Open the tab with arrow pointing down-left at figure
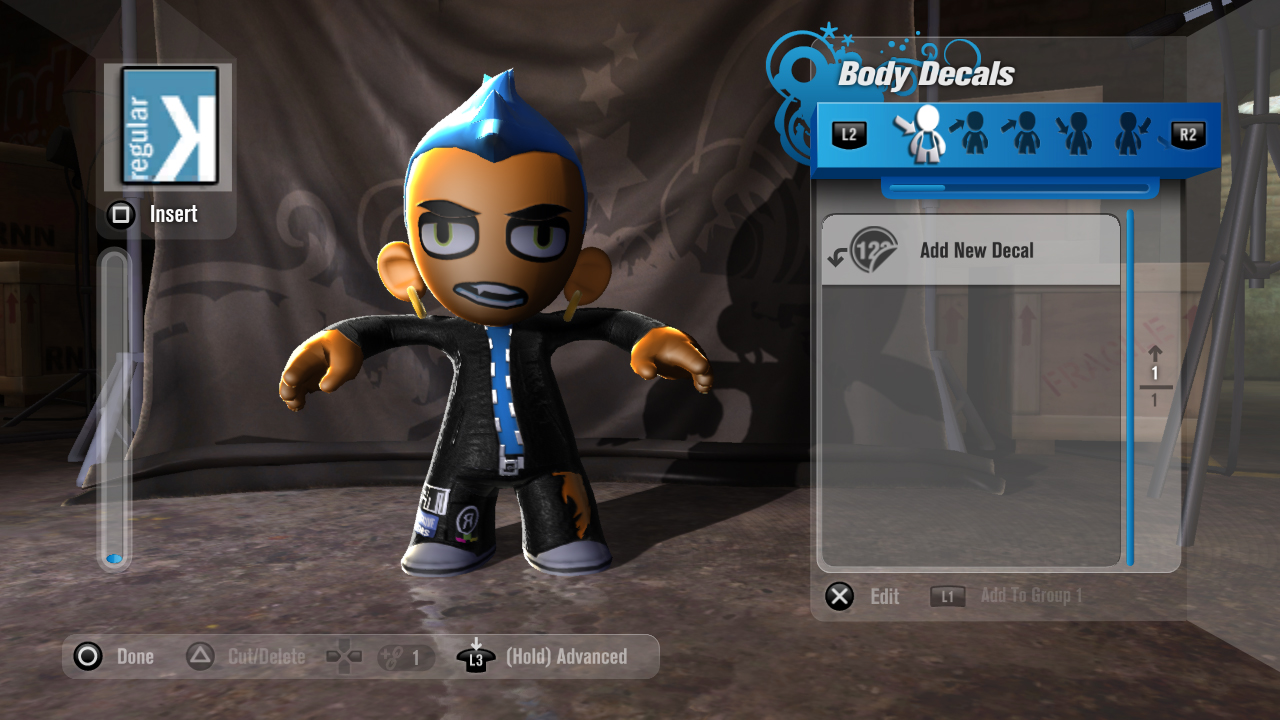Viewport: 1280px width, 720px height. [x=1128, y=135]
